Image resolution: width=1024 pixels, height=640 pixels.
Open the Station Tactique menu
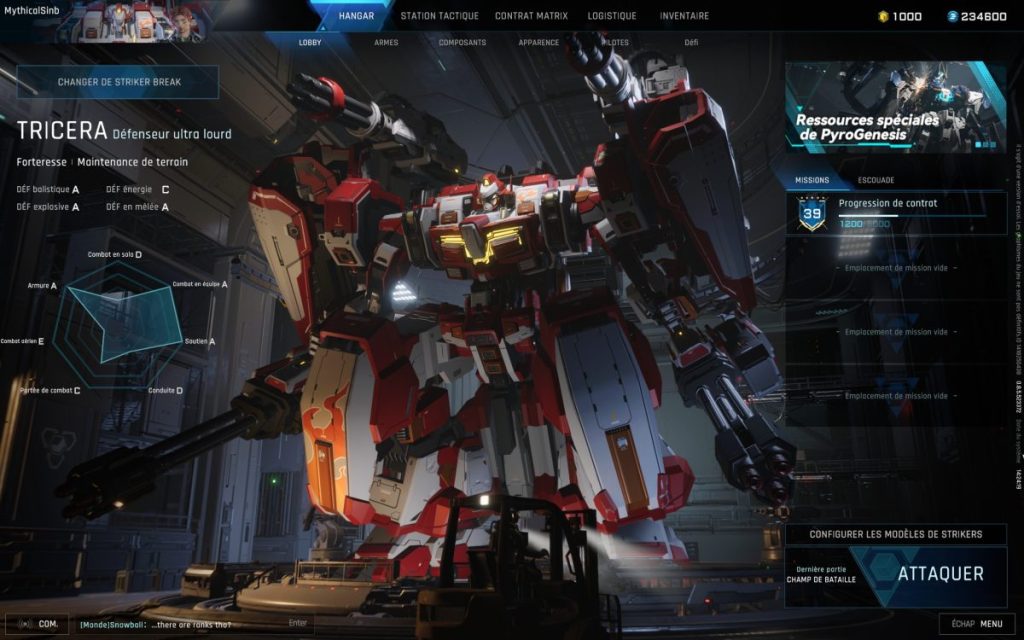439,16
